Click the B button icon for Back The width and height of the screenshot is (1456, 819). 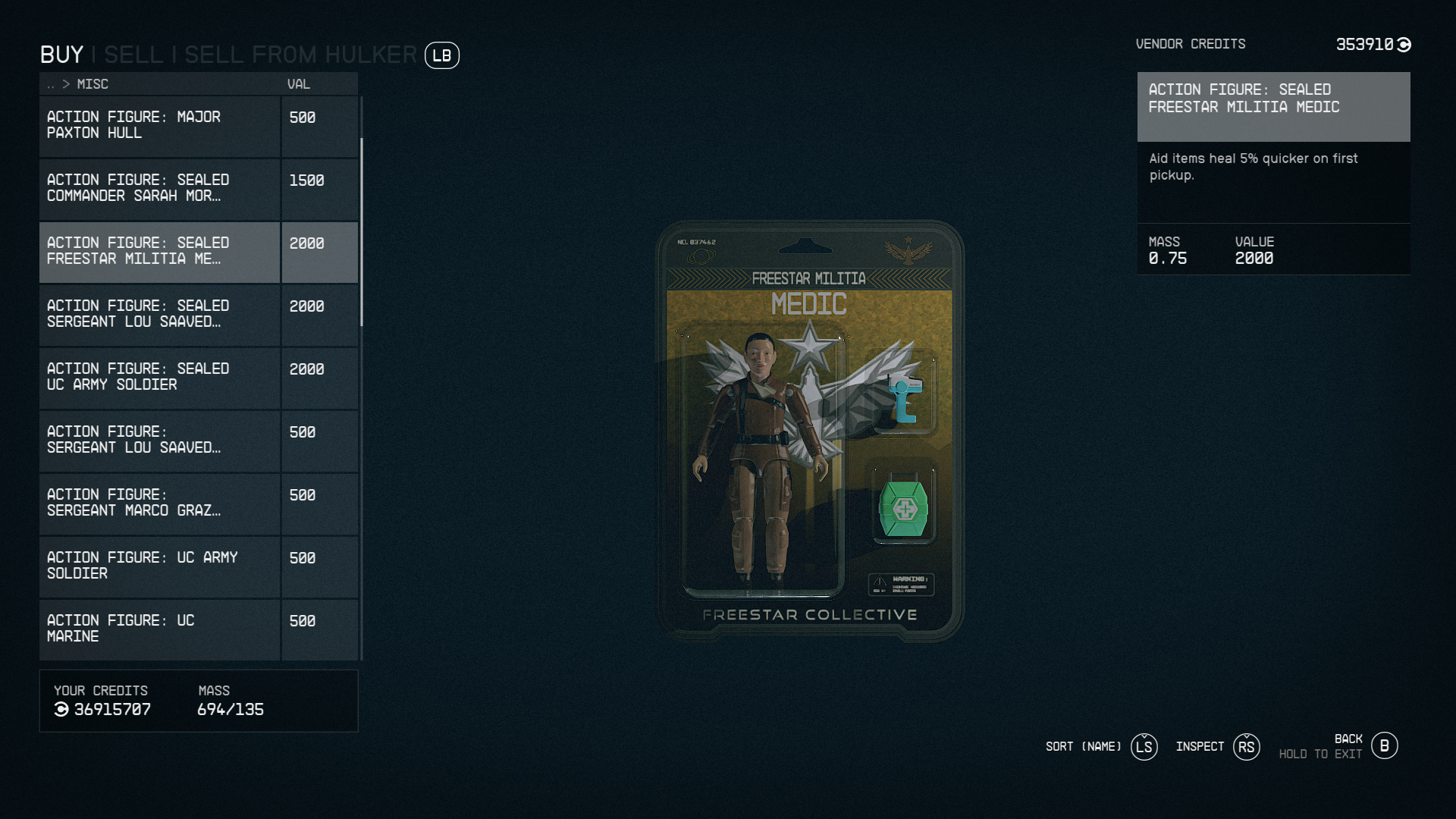click(1385, 745)
